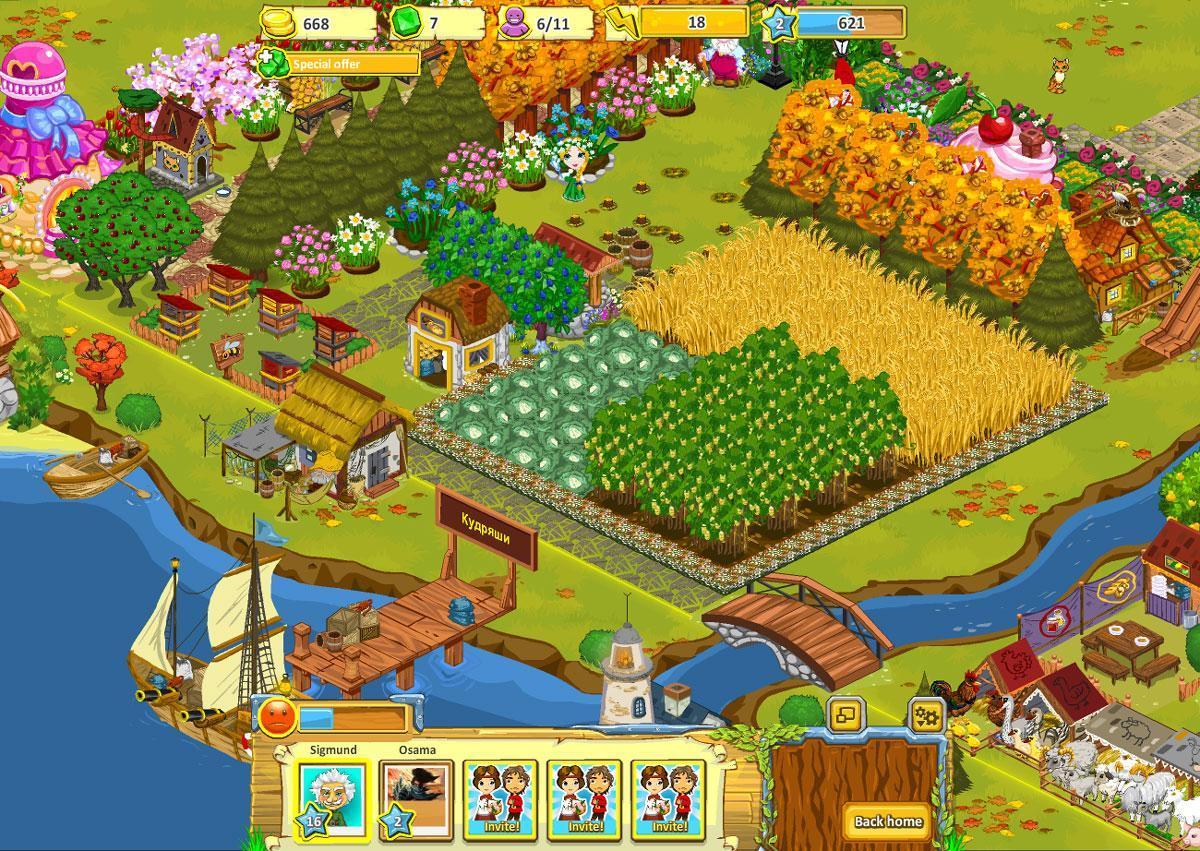The width and height of the screenshot is (1200, 851).
Task: Toggle the fullscreen window icon
Action: [846, 716]
